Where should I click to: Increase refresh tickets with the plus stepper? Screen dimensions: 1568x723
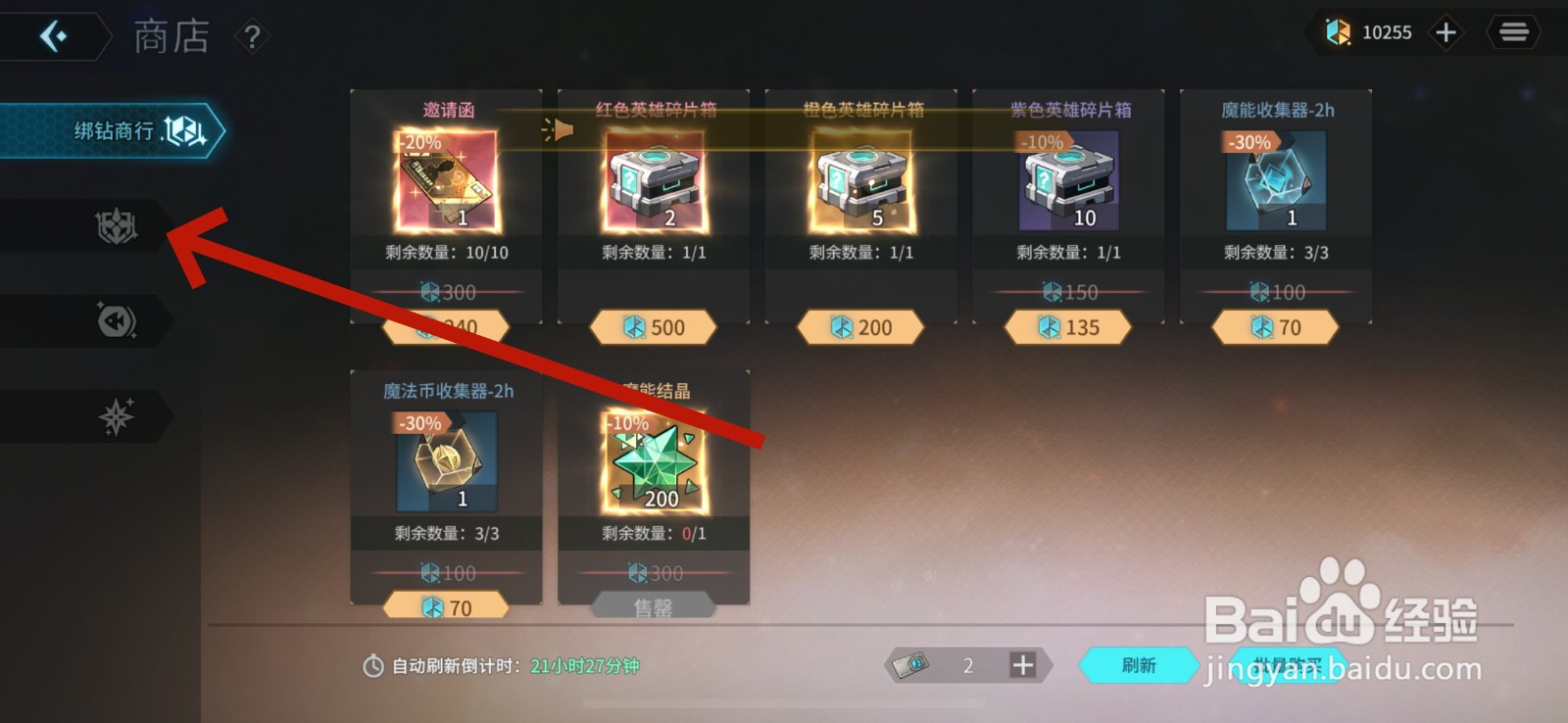[x=1022, y=665]
